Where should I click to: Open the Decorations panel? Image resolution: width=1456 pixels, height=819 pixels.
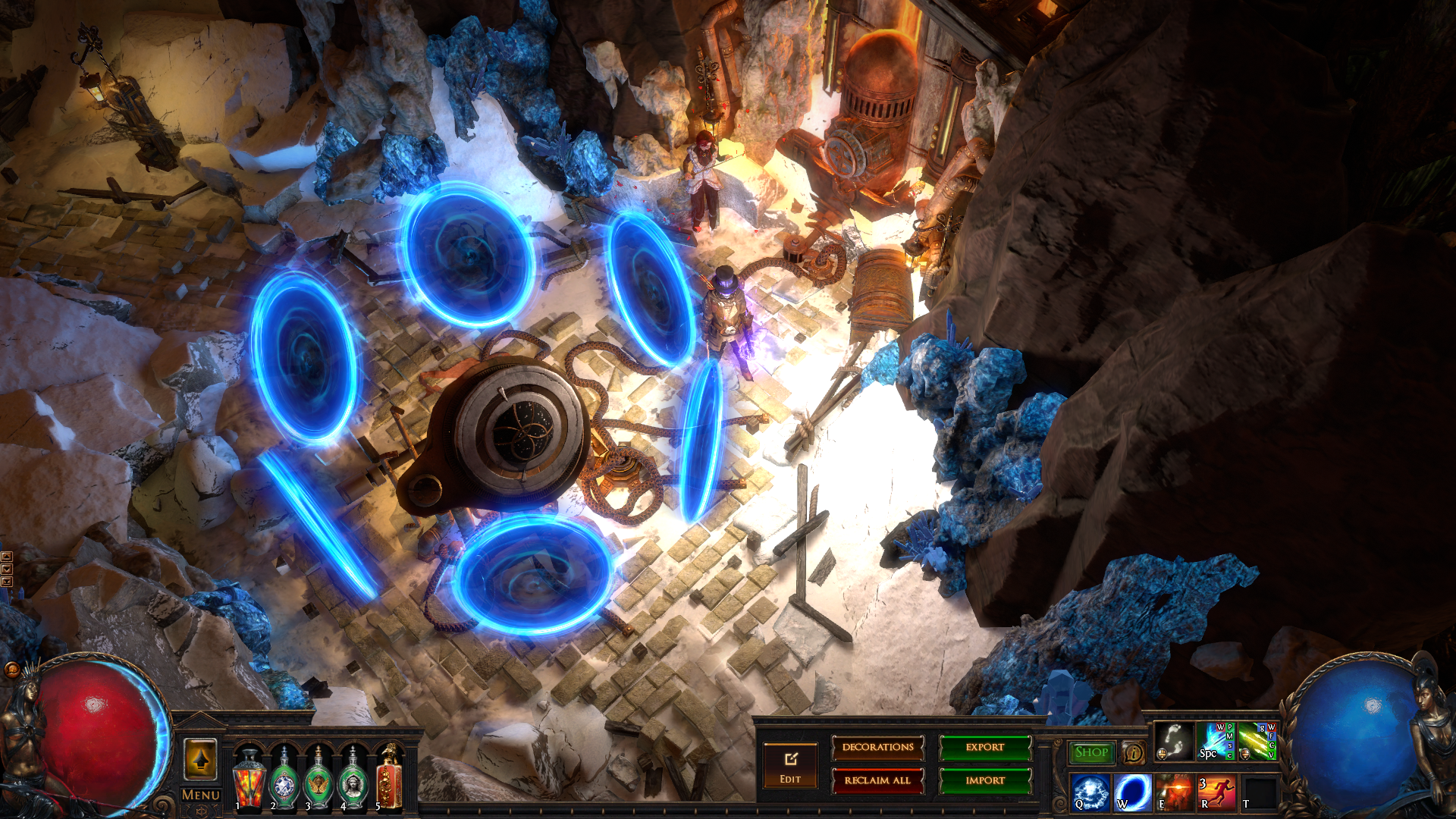tap(877, 748)
